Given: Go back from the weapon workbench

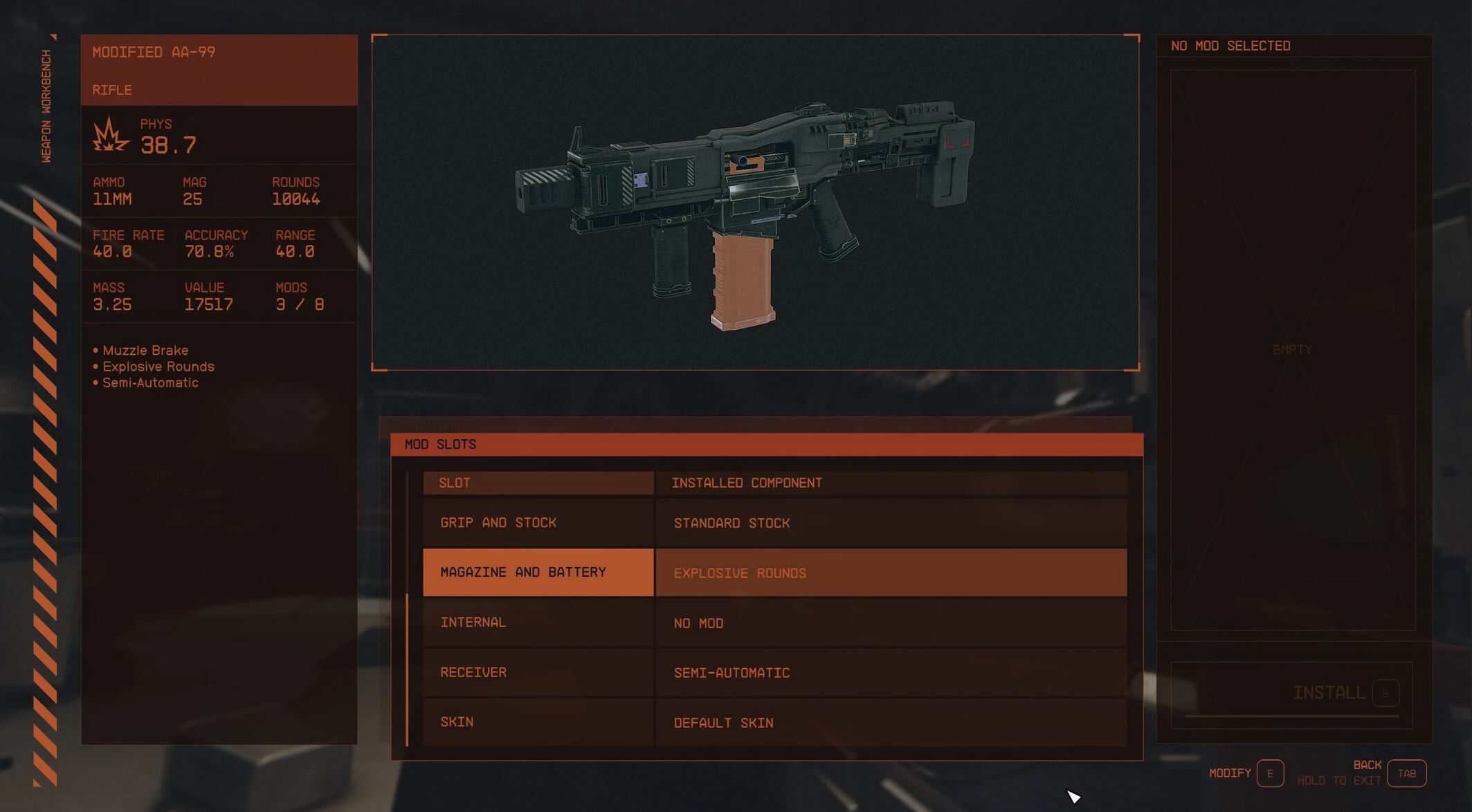Looking at the screenshot, I should pos(1406,773).
